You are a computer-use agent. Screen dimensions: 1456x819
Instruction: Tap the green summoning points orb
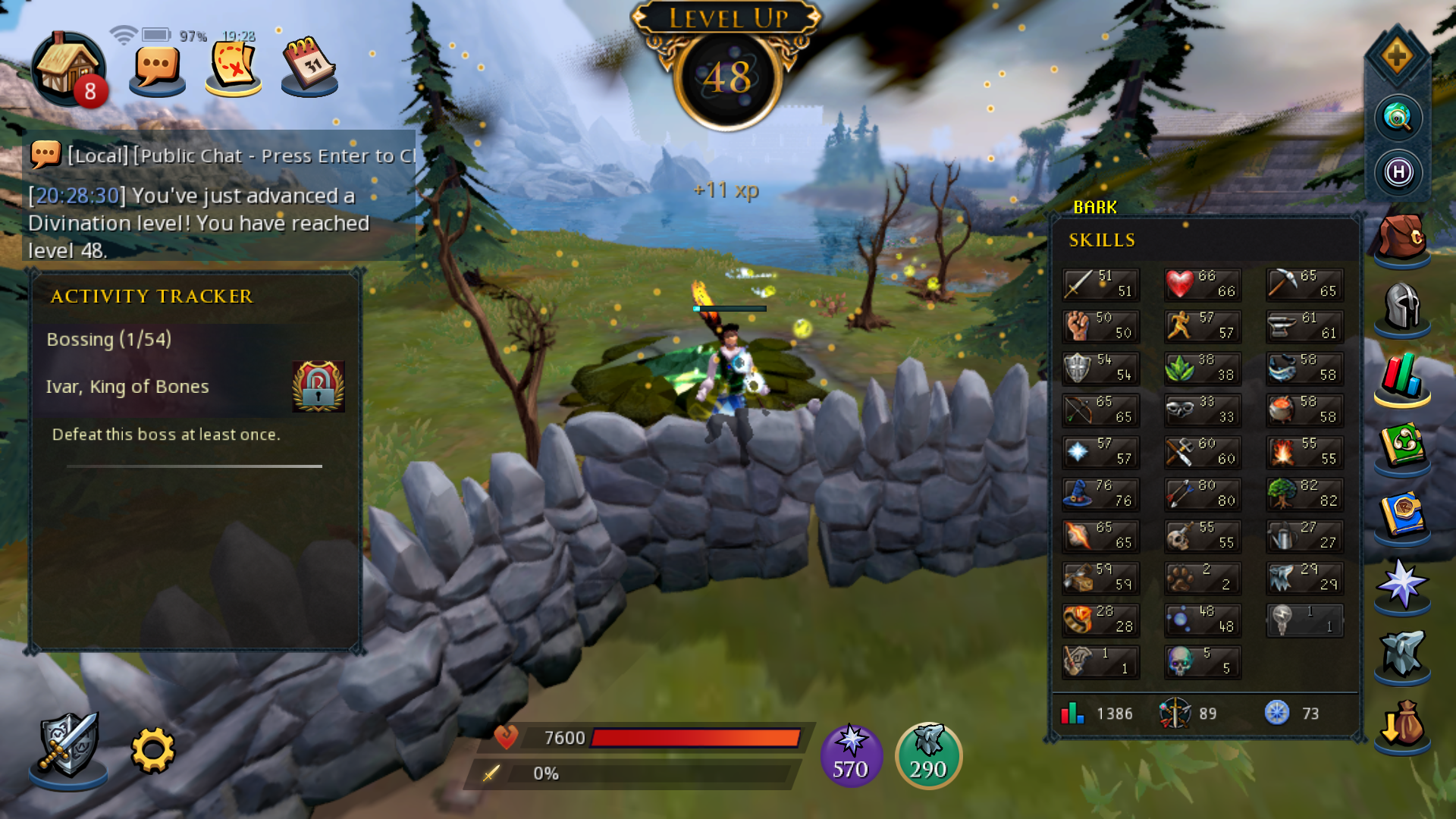[928, 755]
